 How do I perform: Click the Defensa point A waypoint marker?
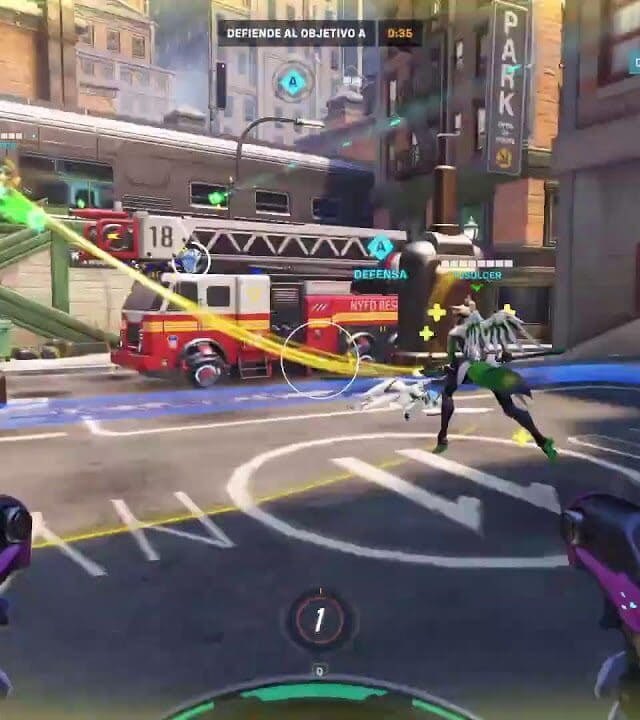pyautogui.click(x=380, y=248)
